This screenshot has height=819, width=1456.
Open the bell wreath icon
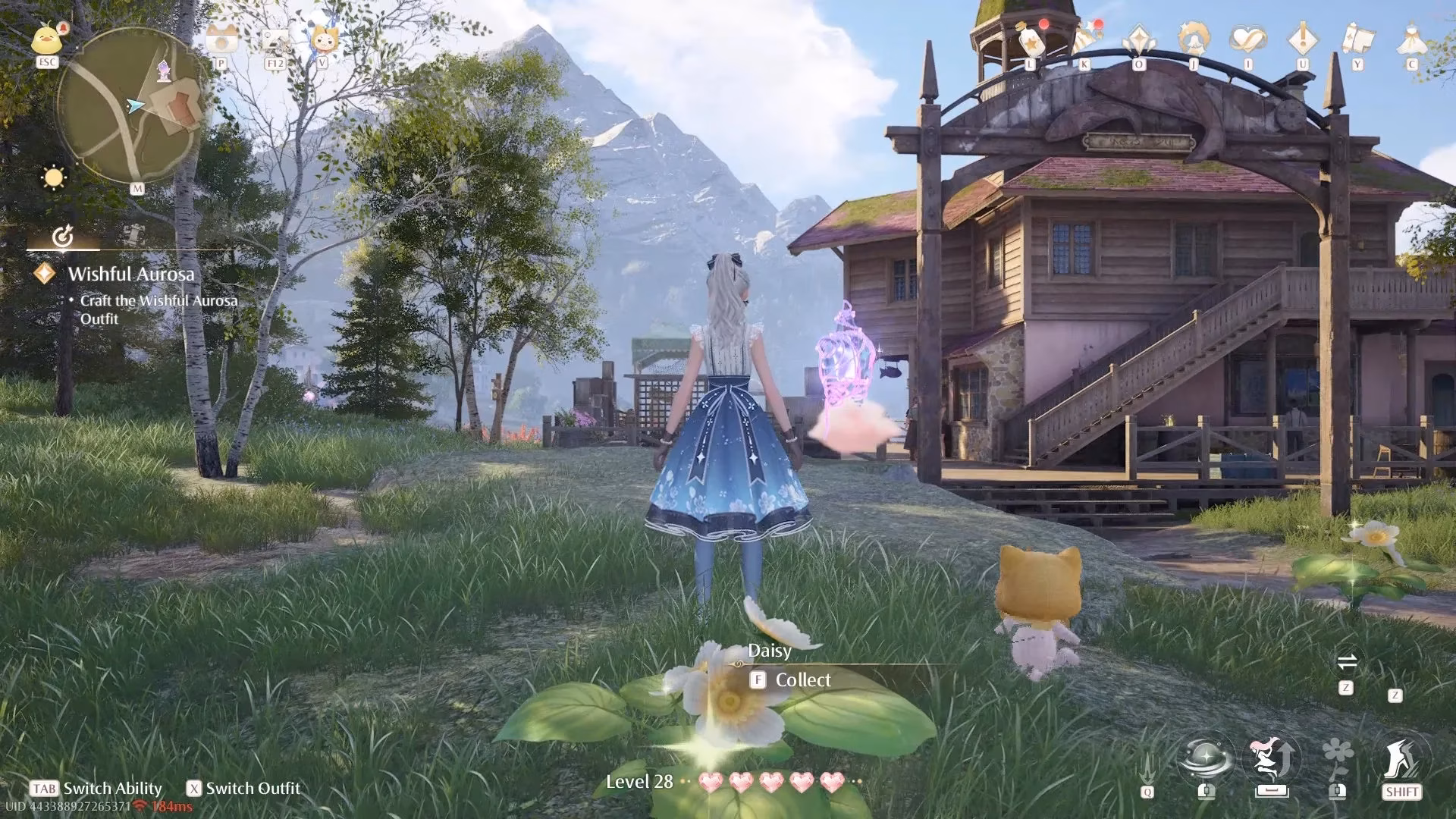1194,39
